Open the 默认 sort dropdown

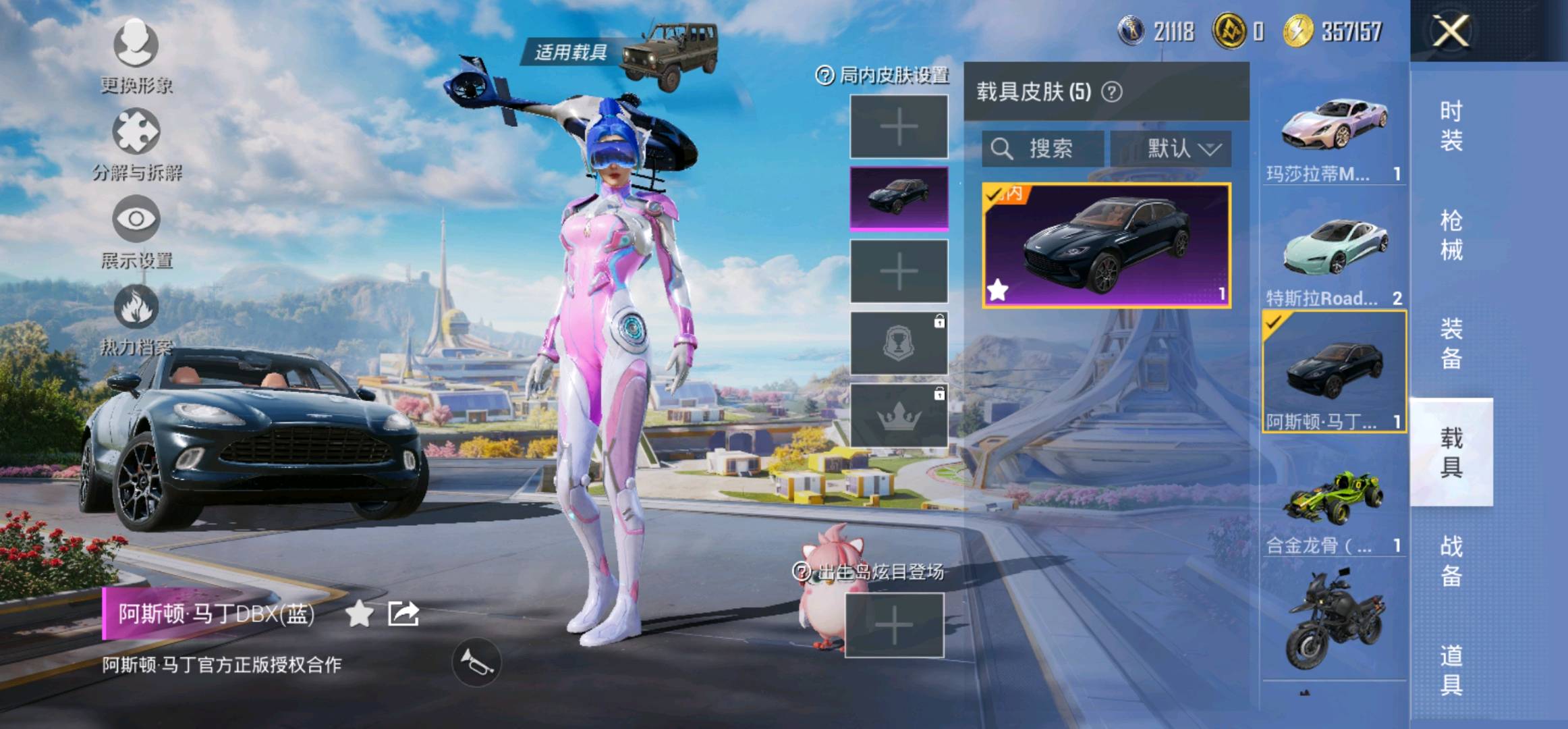[1171, 148]
